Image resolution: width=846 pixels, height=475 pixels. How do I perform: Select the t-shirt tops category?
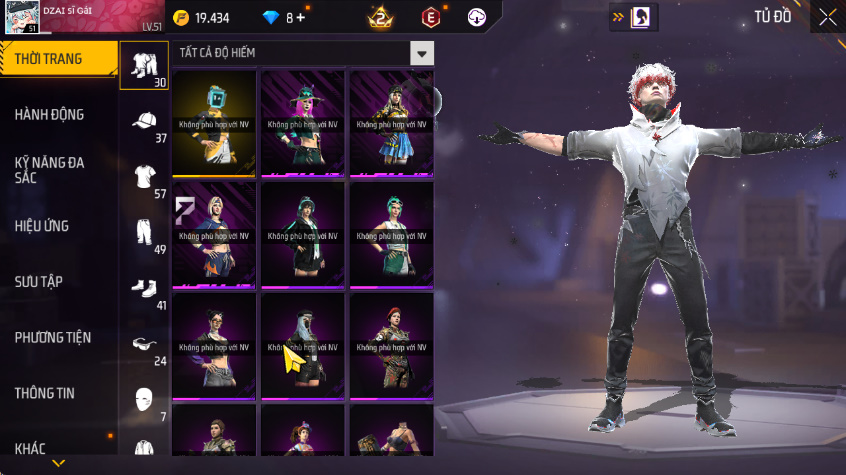pos(144,177)
